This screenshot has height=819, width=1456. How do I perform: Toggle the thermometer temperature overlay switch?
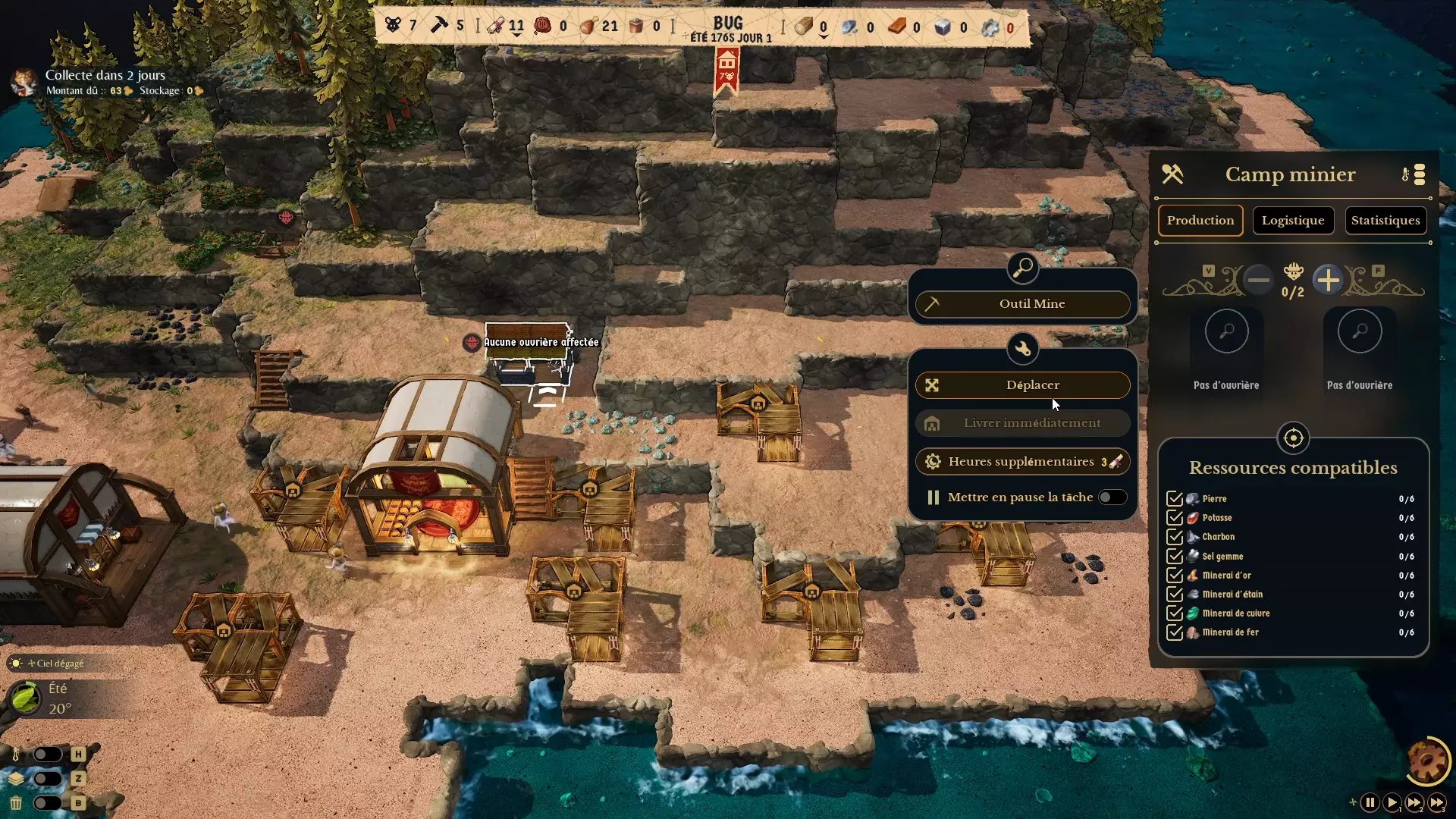(x=47, y=755)
